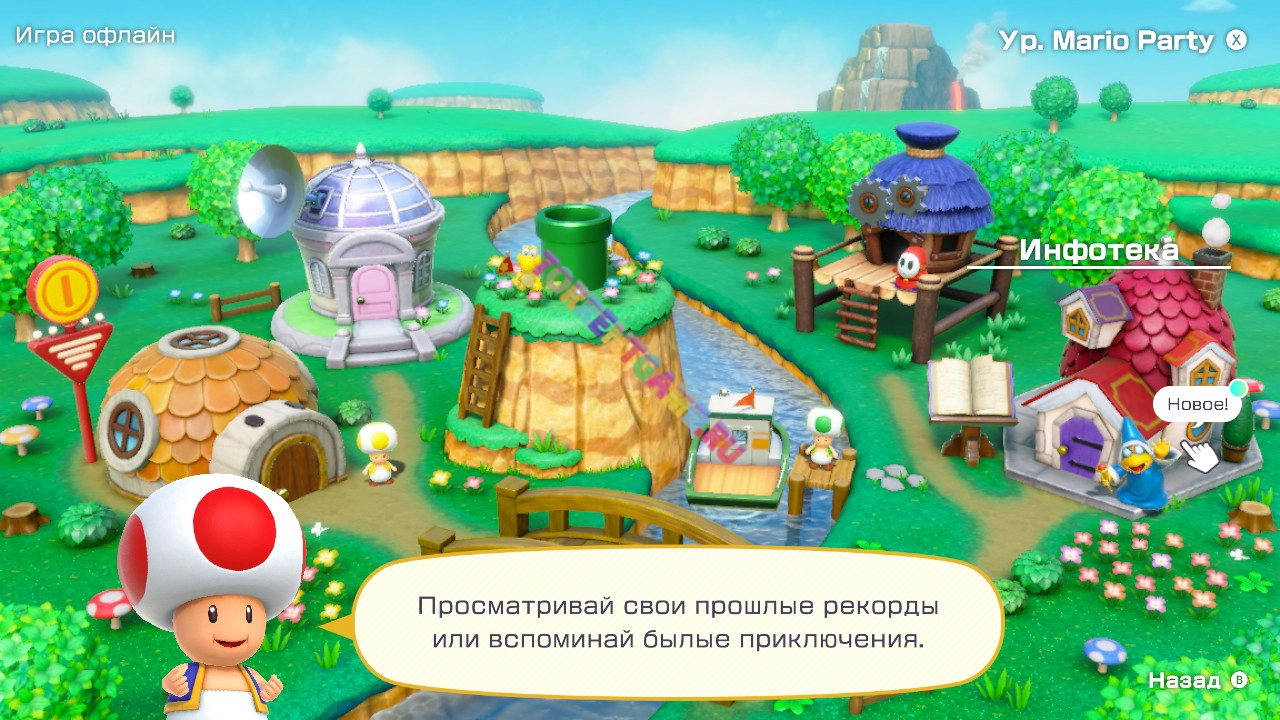Close Toad's dialogue speech bubble
The width and height of the screenshot is (1280, 720).
pos(680,620)
